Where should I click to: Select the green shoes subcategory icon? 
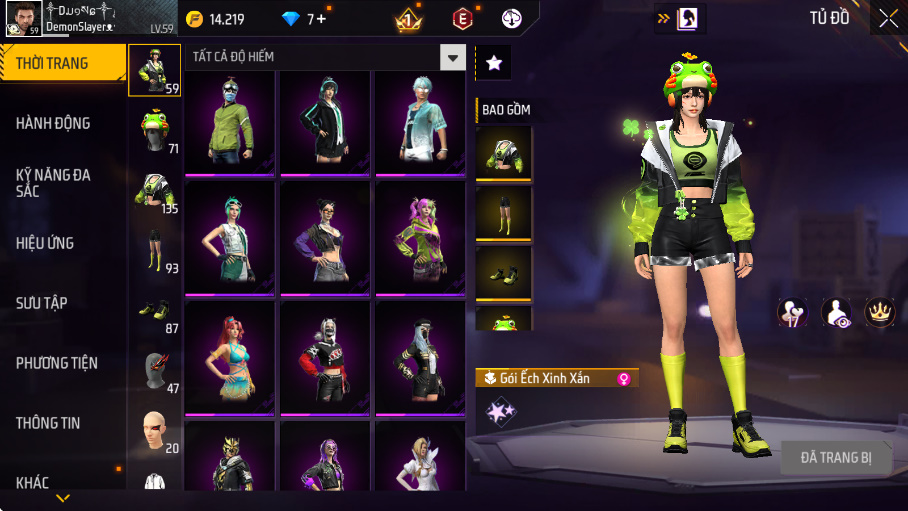[154, 310]
